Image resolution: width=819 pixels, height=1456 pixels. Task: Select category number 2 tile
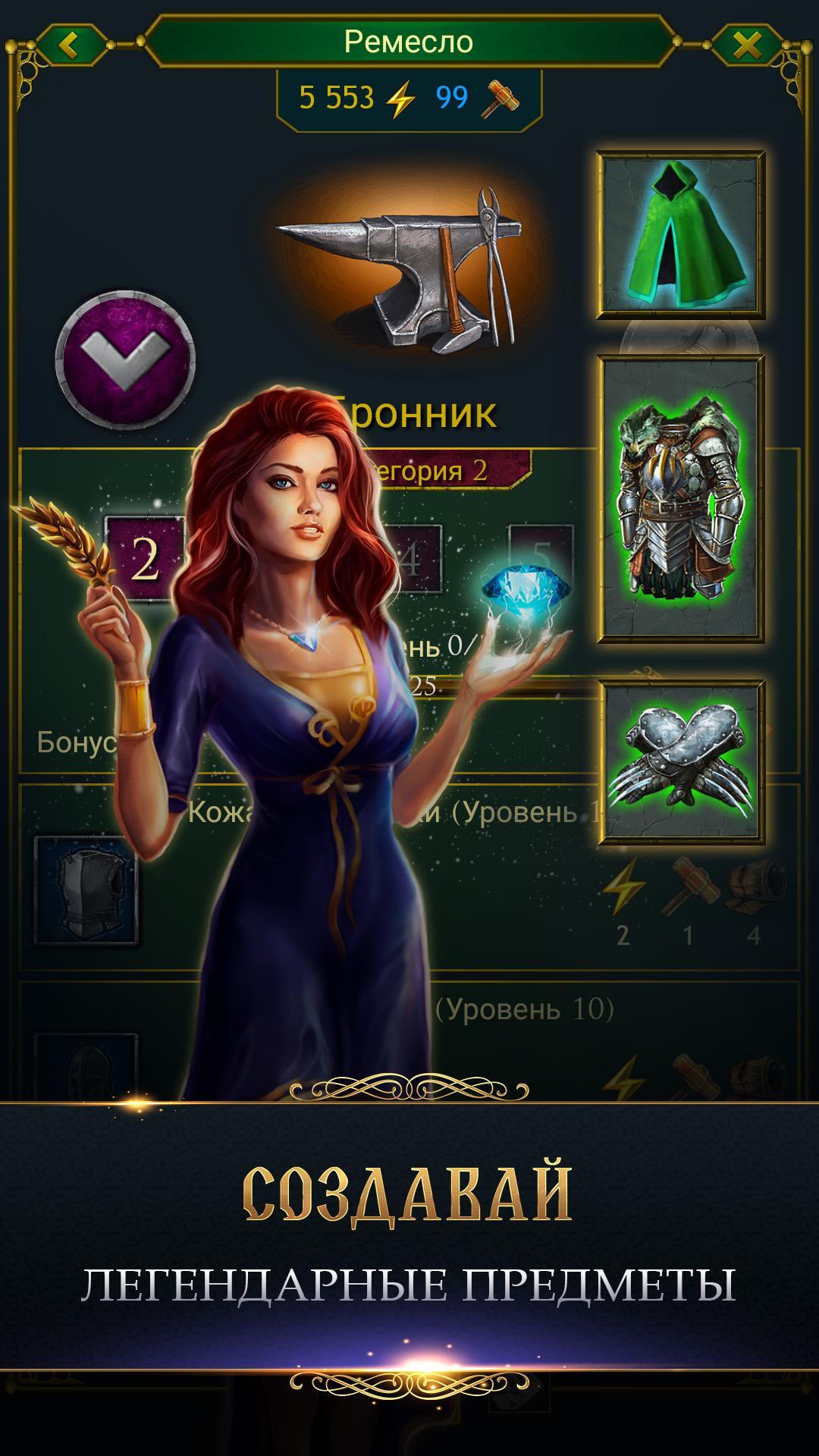coord(144,559)
